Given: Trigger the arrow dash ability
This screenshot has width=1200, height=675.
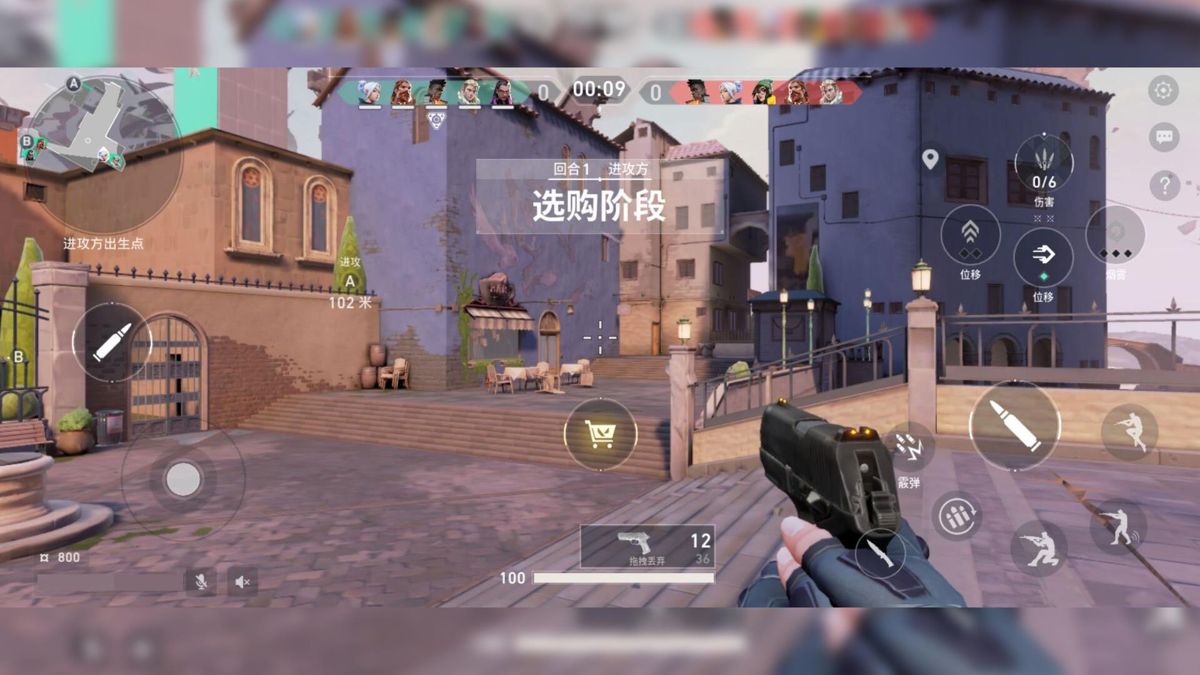Looking at the screenshot, I should point(1043,258).
